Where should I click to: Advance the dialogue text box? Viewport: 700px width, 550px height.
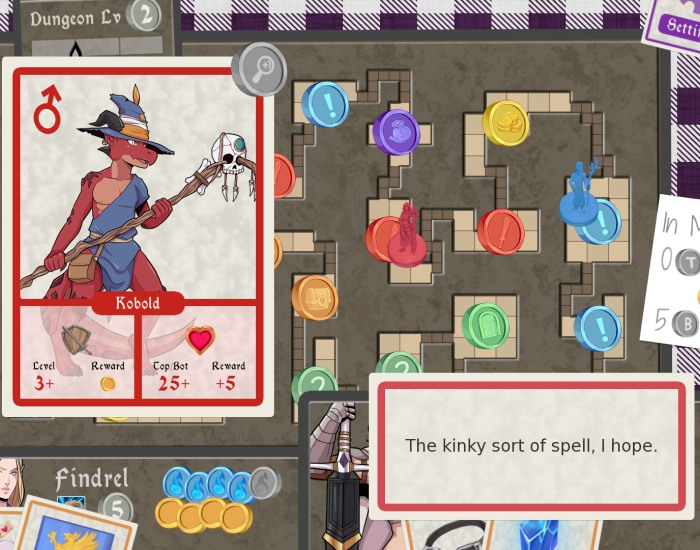[x=531, y=446]
